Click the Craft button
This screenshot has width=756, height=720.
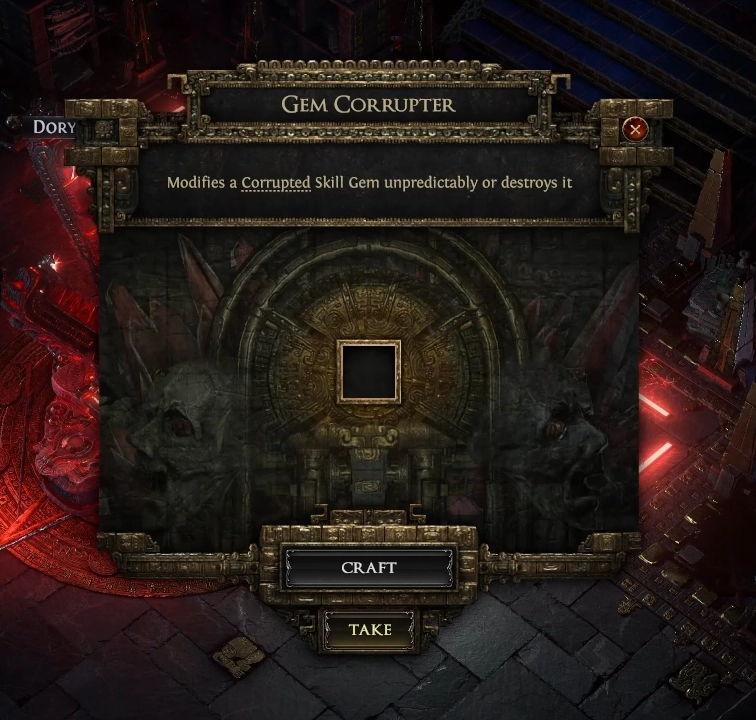click(x=368, y=568)
